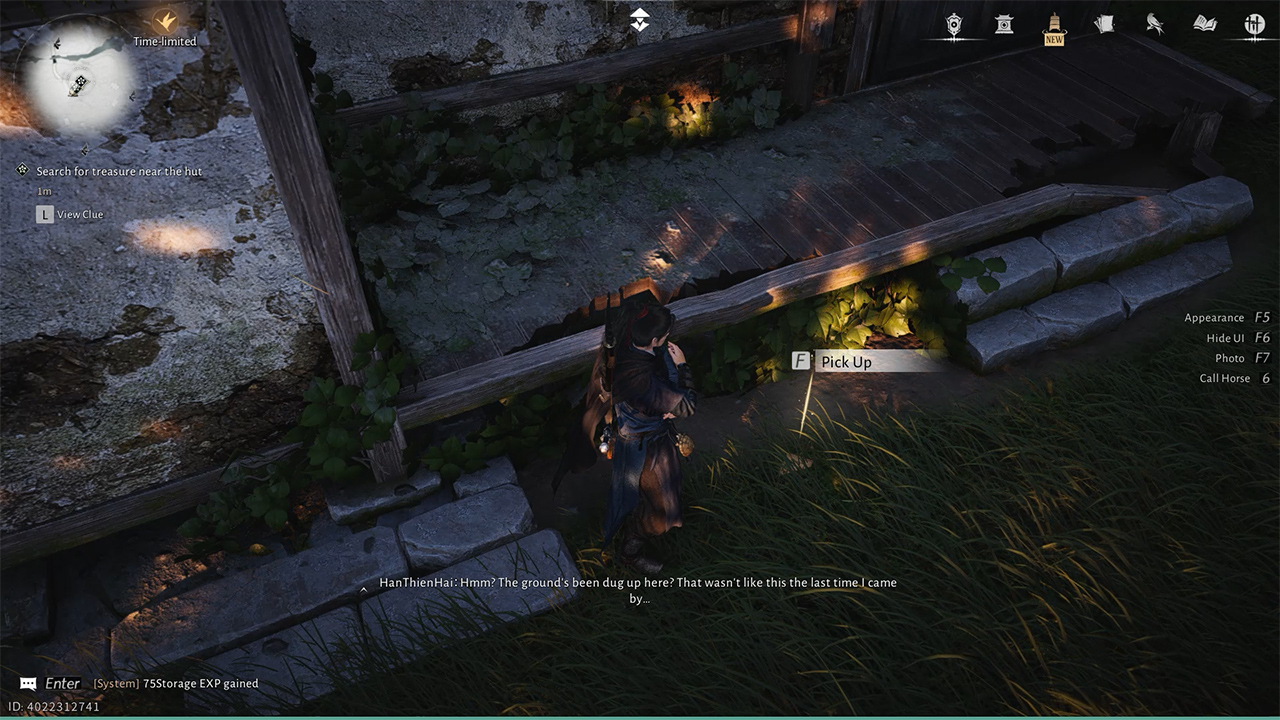Select the 'Search for treasure near the hut' objective

coord(118,171)
